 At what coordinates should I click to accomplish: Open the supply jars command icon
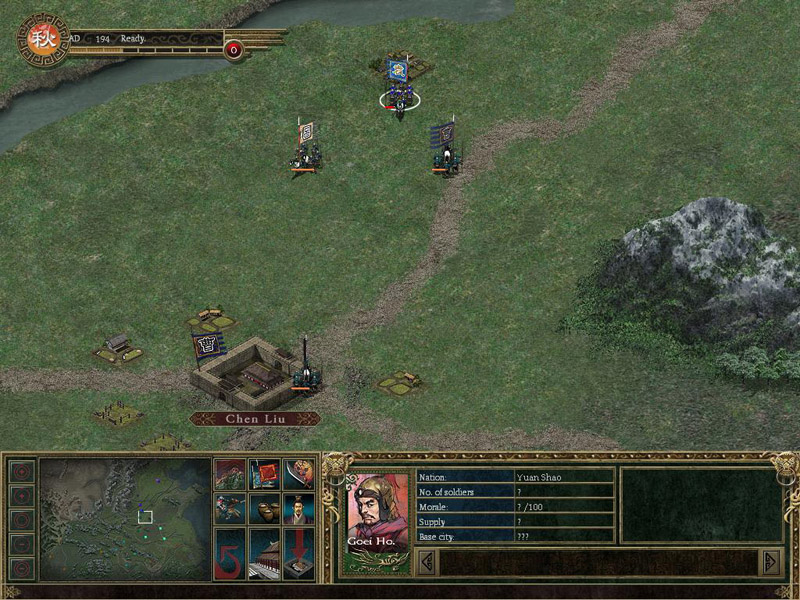pyautogui.click(x=265, y=509)
